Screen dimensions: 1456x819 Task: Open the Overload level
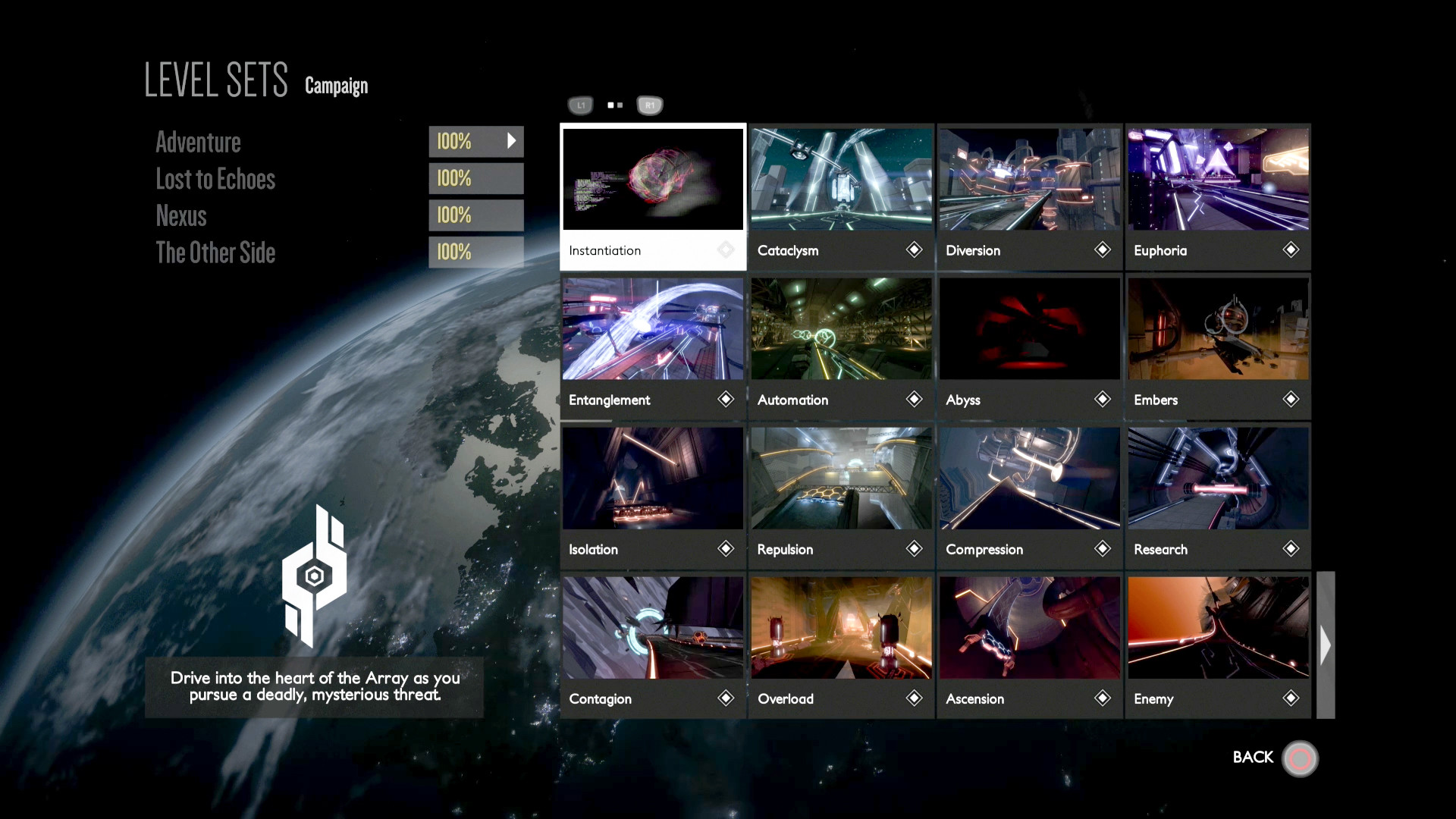click(x=841, y=645)
